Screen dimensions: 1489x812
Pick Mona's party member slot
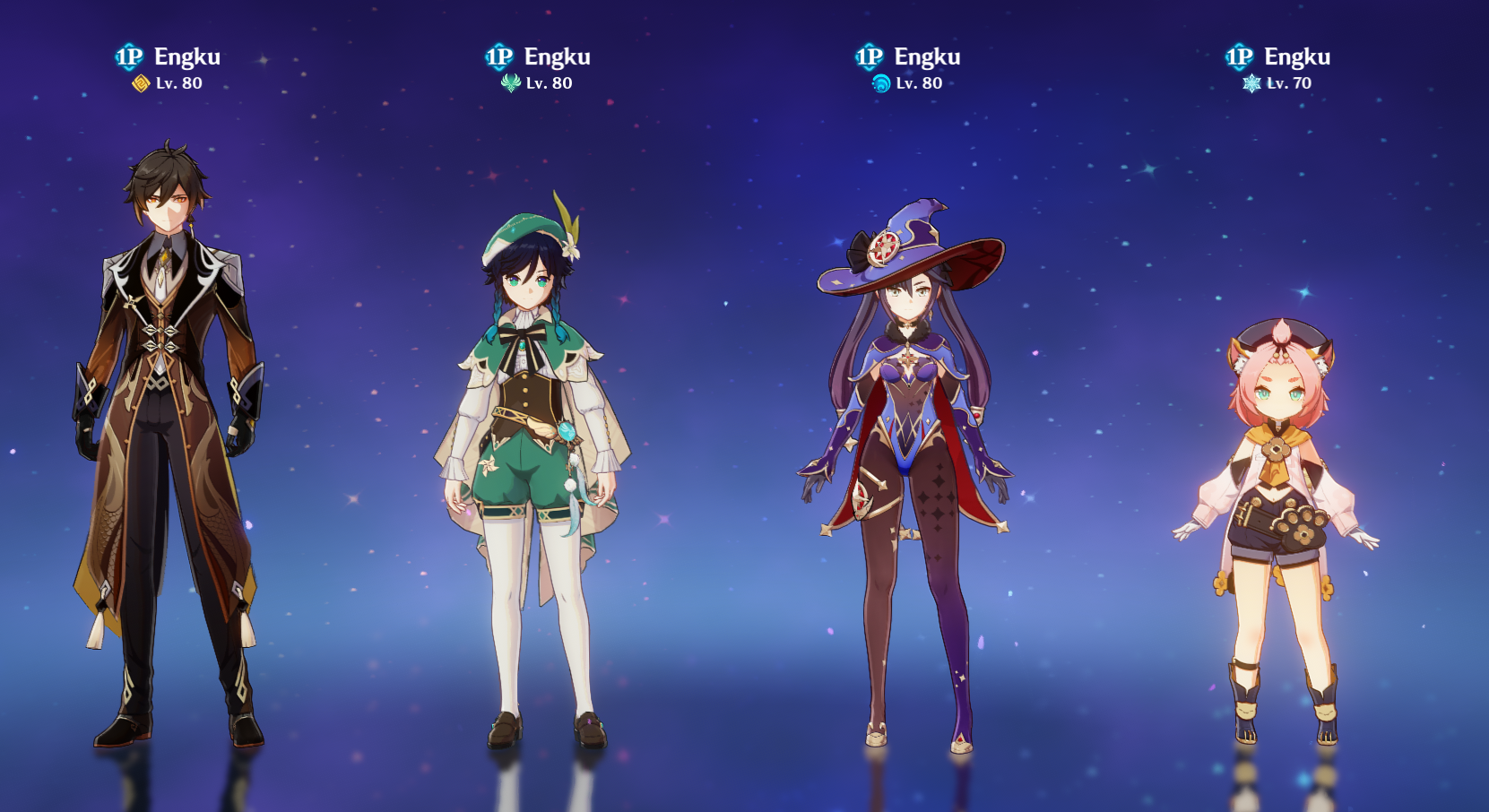coord(908,466)
